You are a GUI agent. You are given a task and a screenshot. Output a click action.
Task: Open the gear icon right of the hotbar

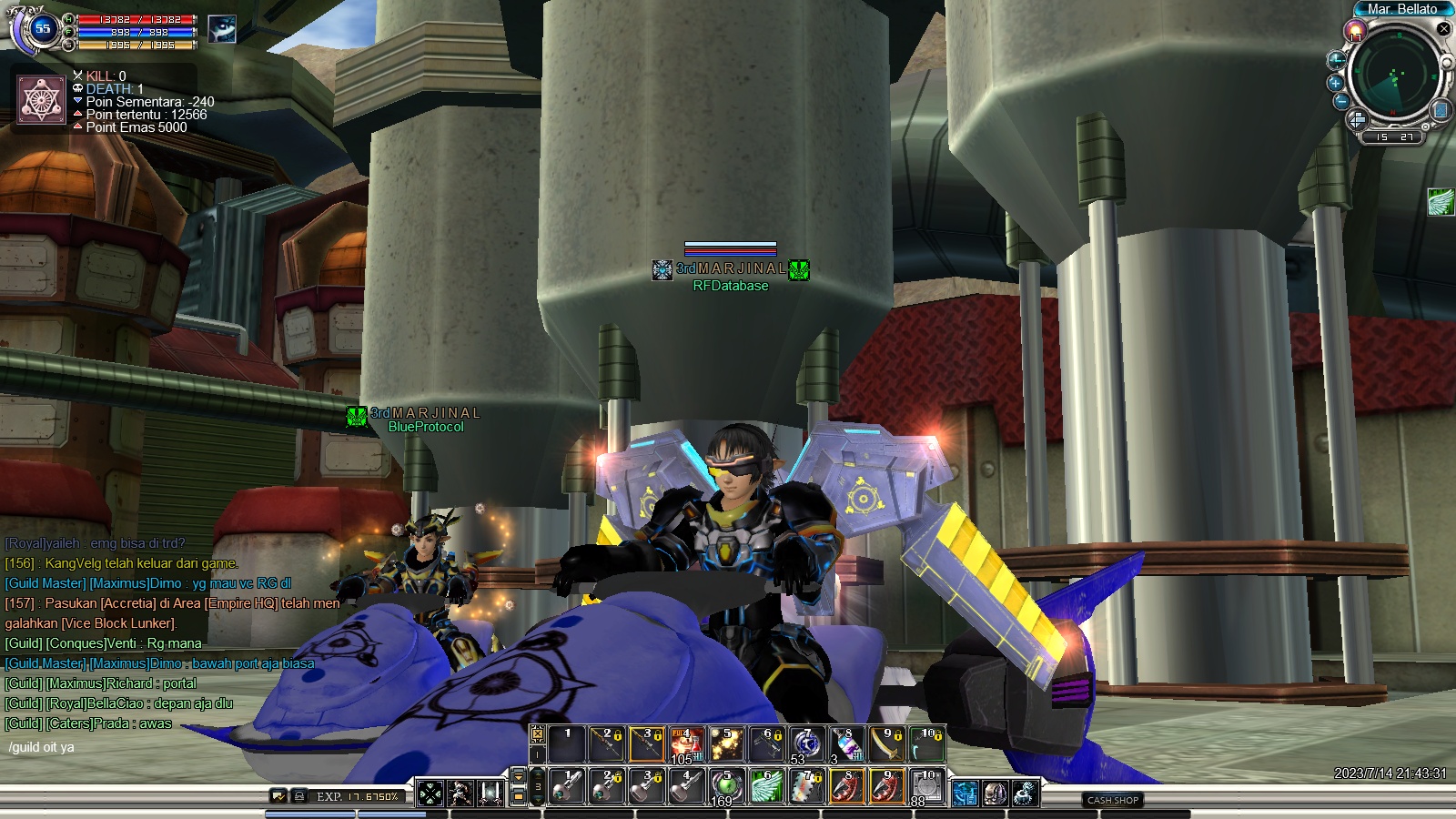pyautogui.click(x=1025, y=794)
